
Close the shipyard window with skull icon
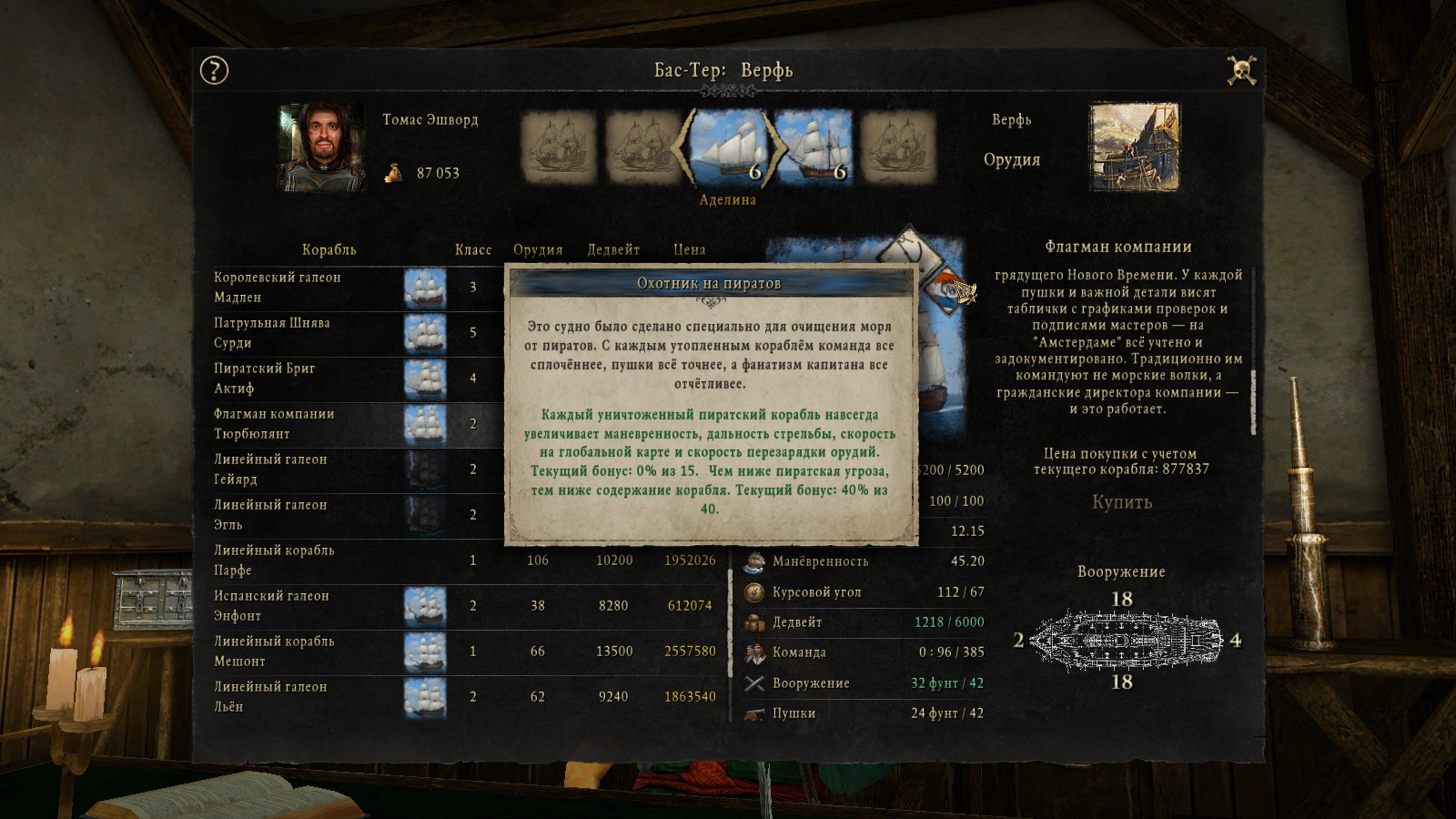(1241, 70)
